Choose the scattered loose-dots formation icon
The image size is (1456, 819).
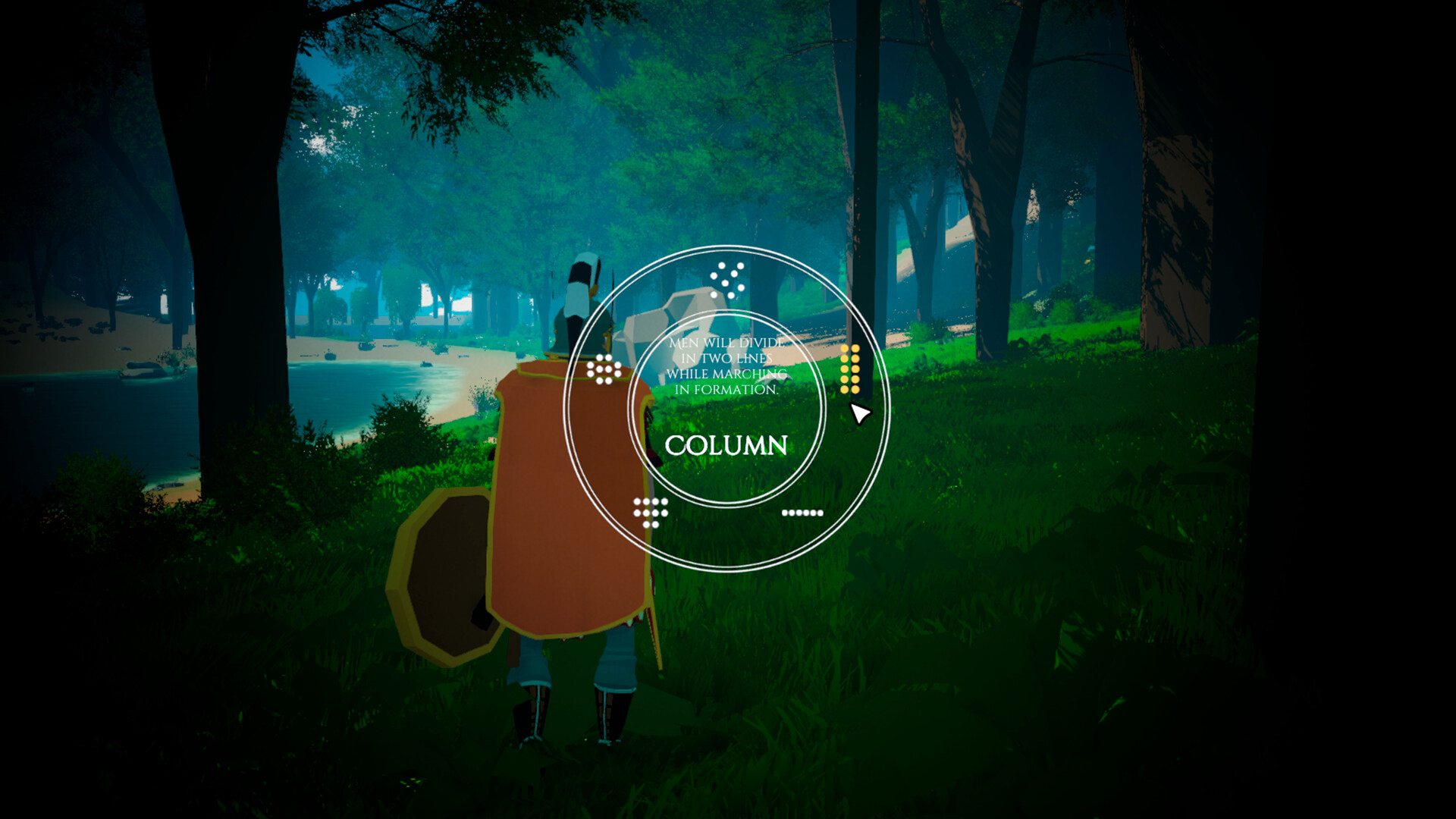pyautogui.click(x=727, y=280)
